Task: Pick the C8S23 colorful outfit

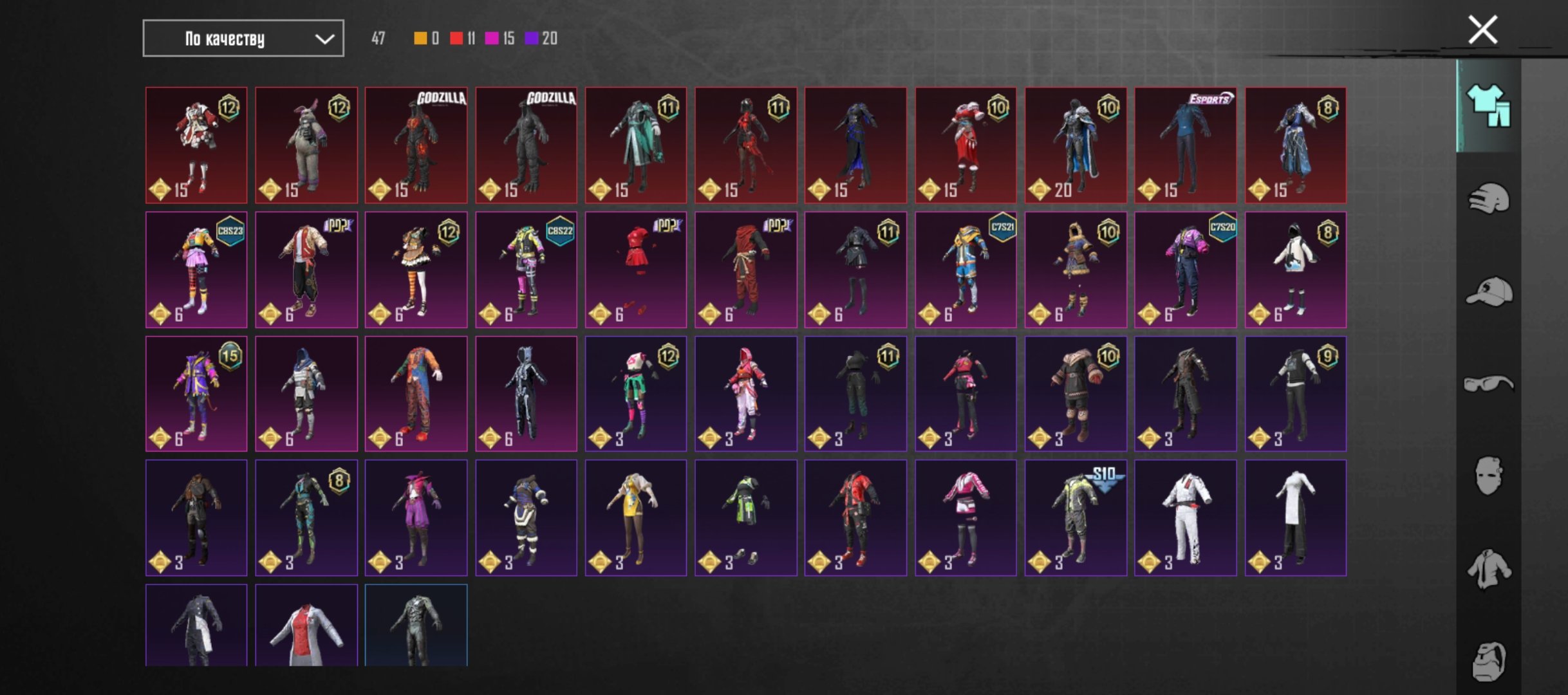Action: coord(196,270)
